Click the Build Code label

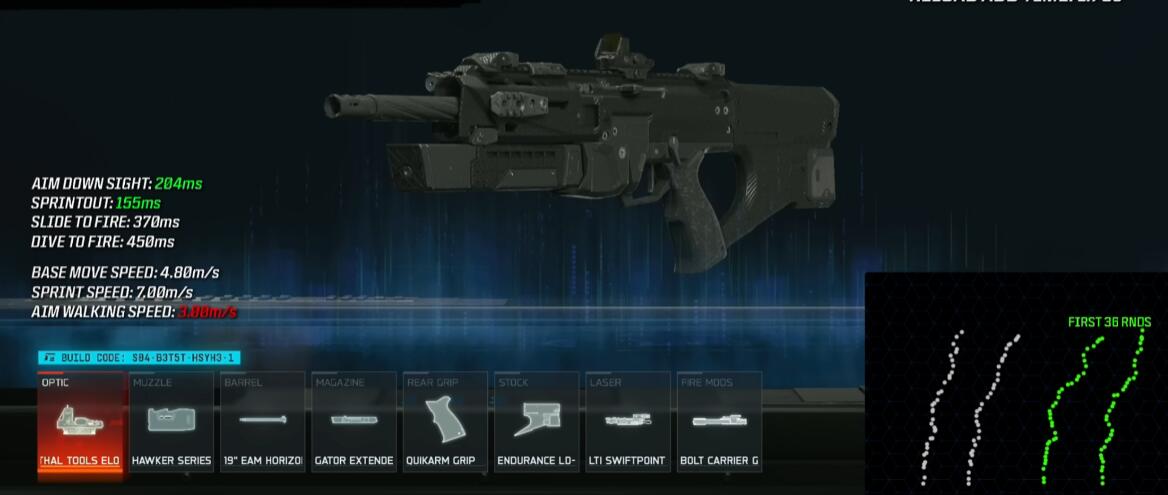[139, 357]
